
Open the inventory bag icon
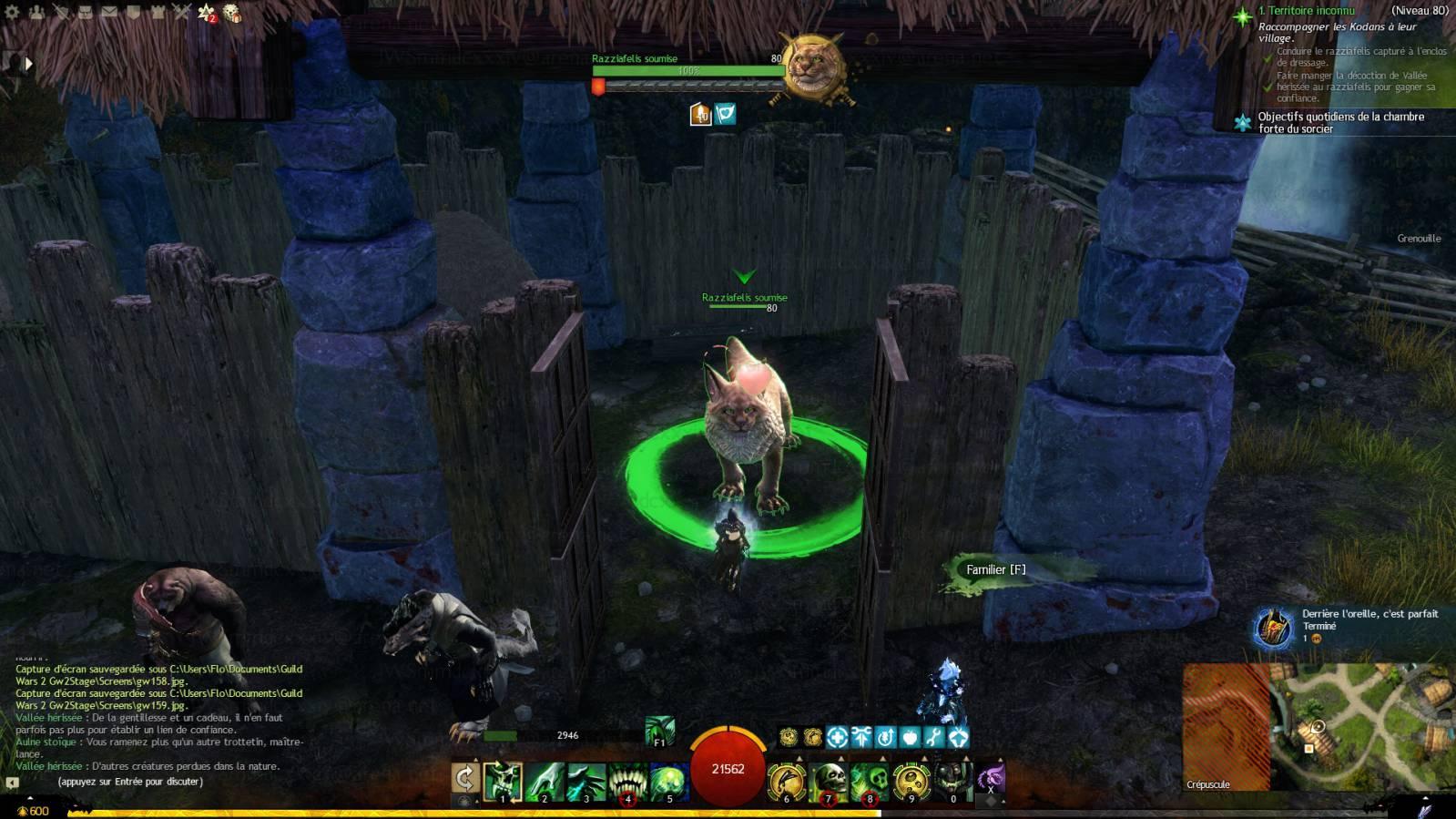click(x=85, y=12)
